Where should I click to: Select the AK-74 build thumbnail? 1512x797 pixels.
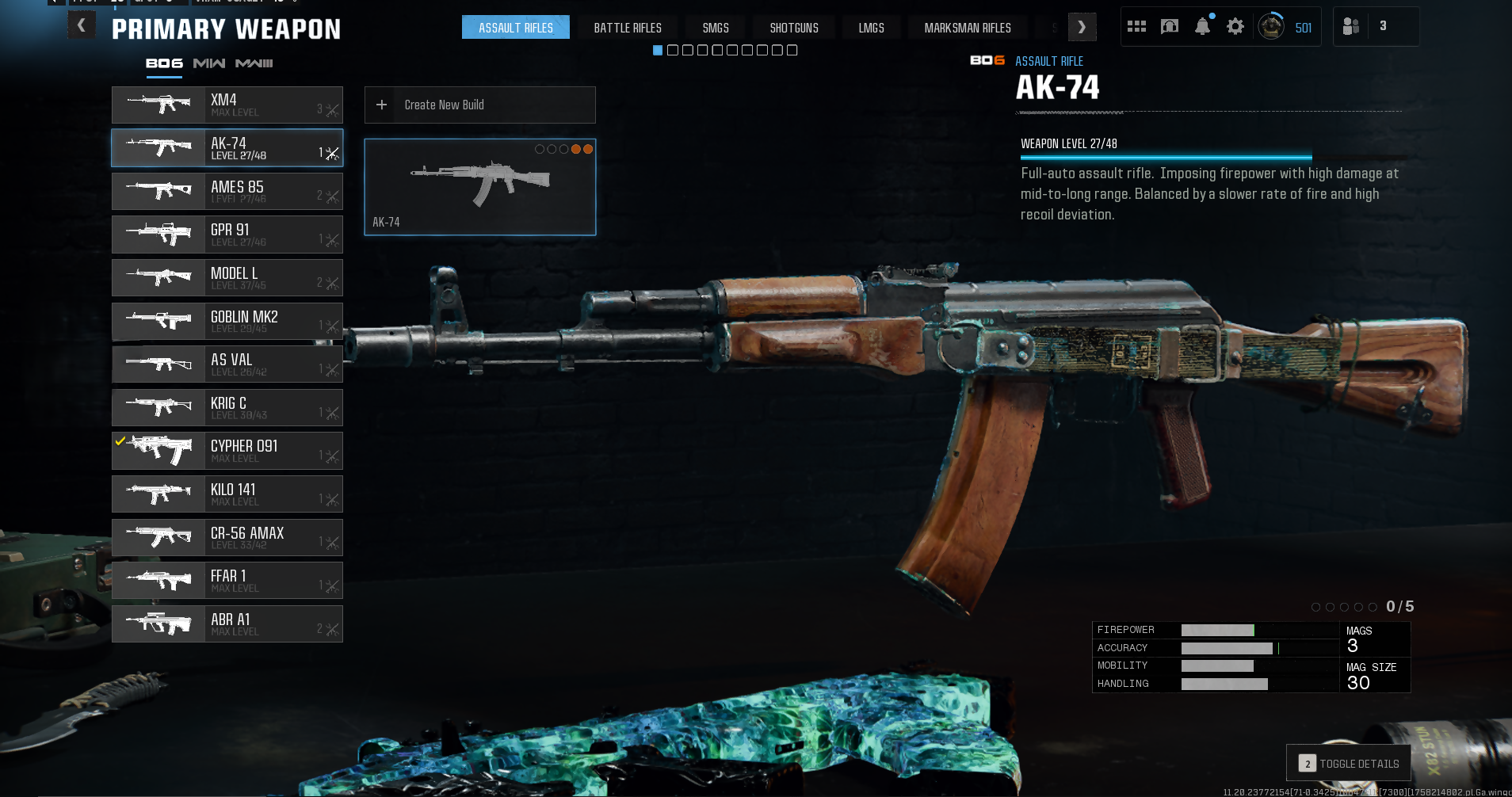pyautogui.click(x=479, y=187)
